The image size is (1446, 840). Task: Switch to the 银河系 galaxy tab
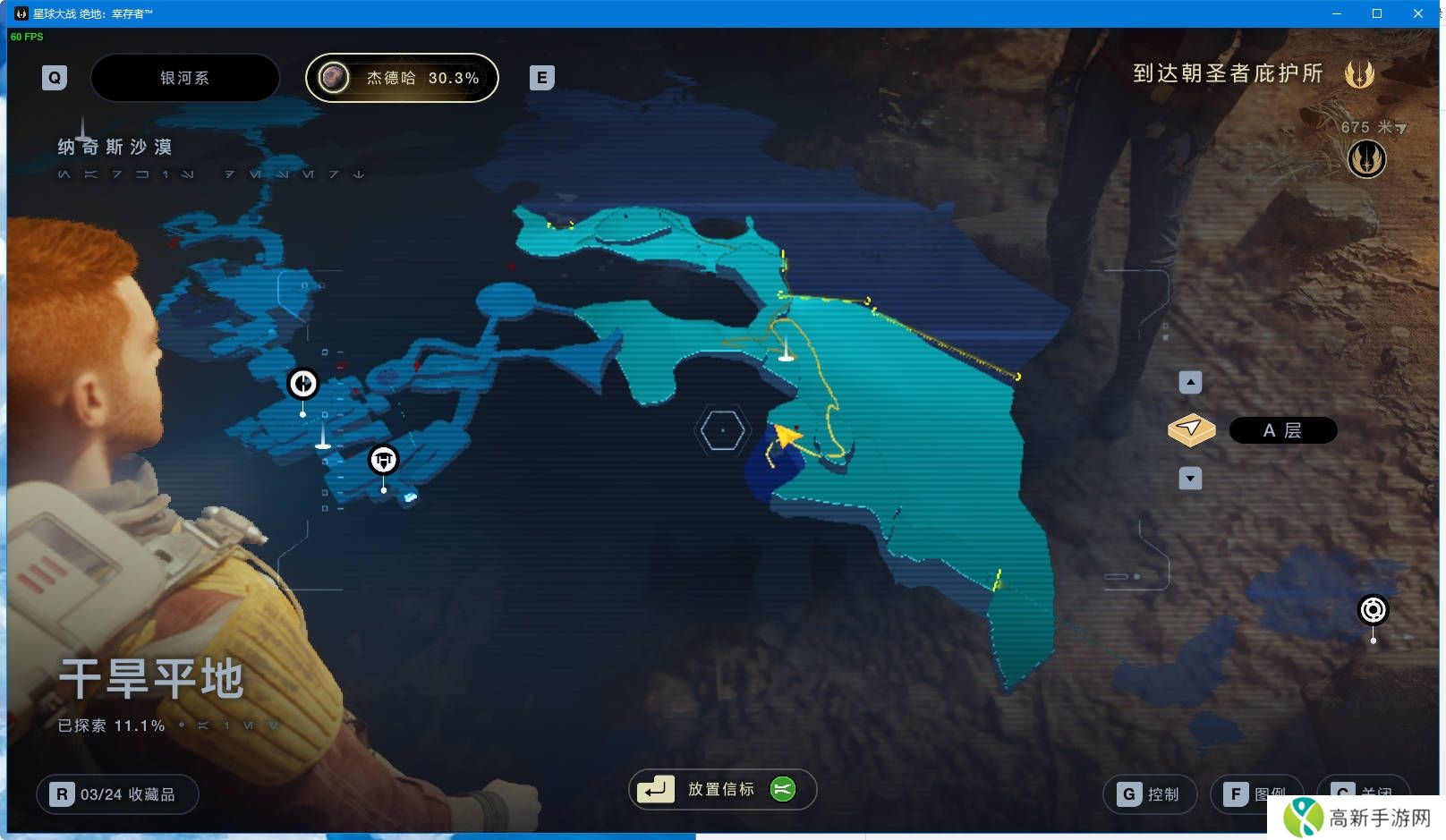tap(184, 78)
